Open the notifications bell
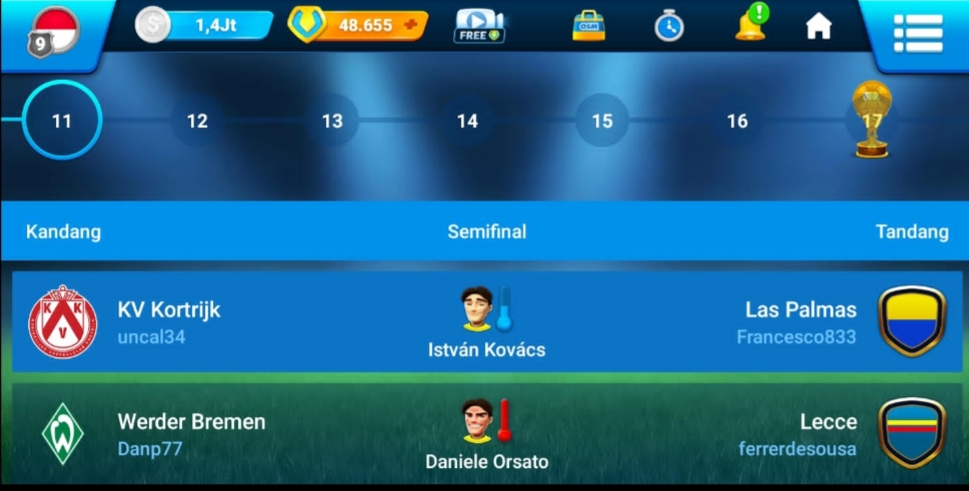This screenshot has width=969, height=491. (x=750, y=25)
